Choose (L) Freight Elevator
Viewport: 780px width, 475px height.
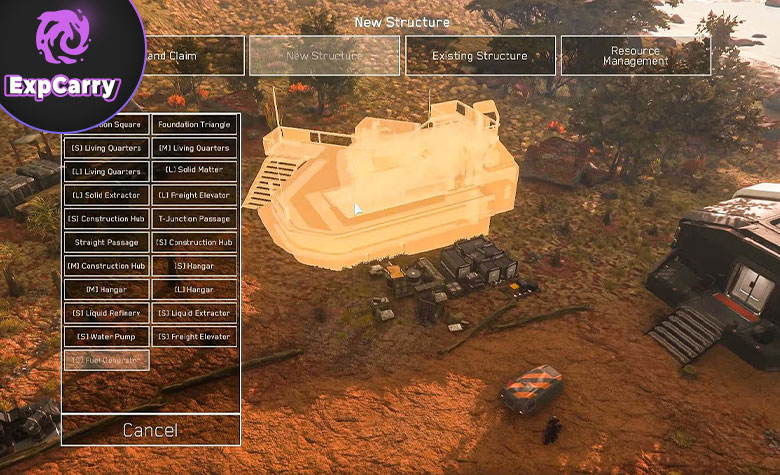194,195
